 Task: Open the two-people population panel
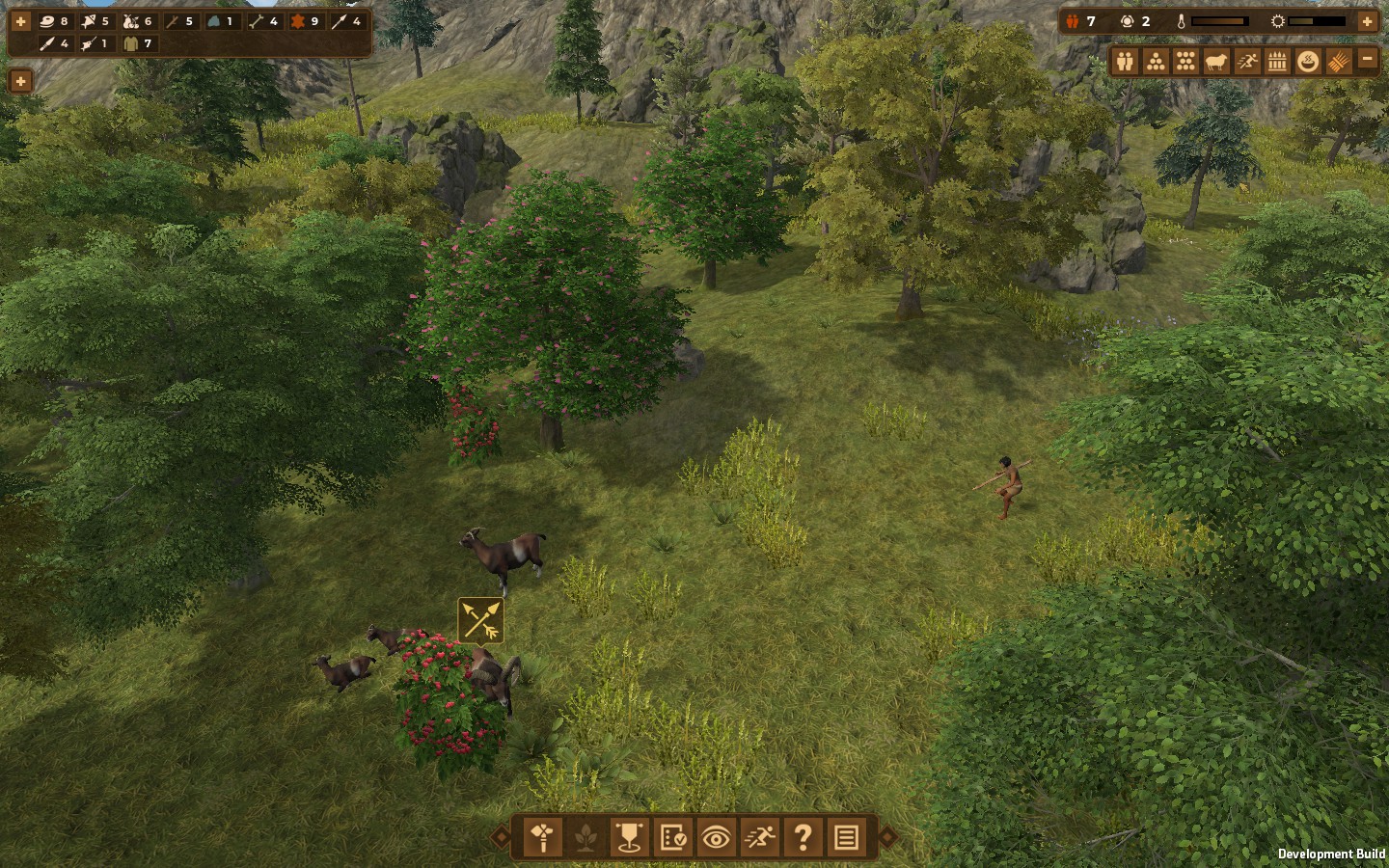pyautogui.click(x=1125, y=62)
